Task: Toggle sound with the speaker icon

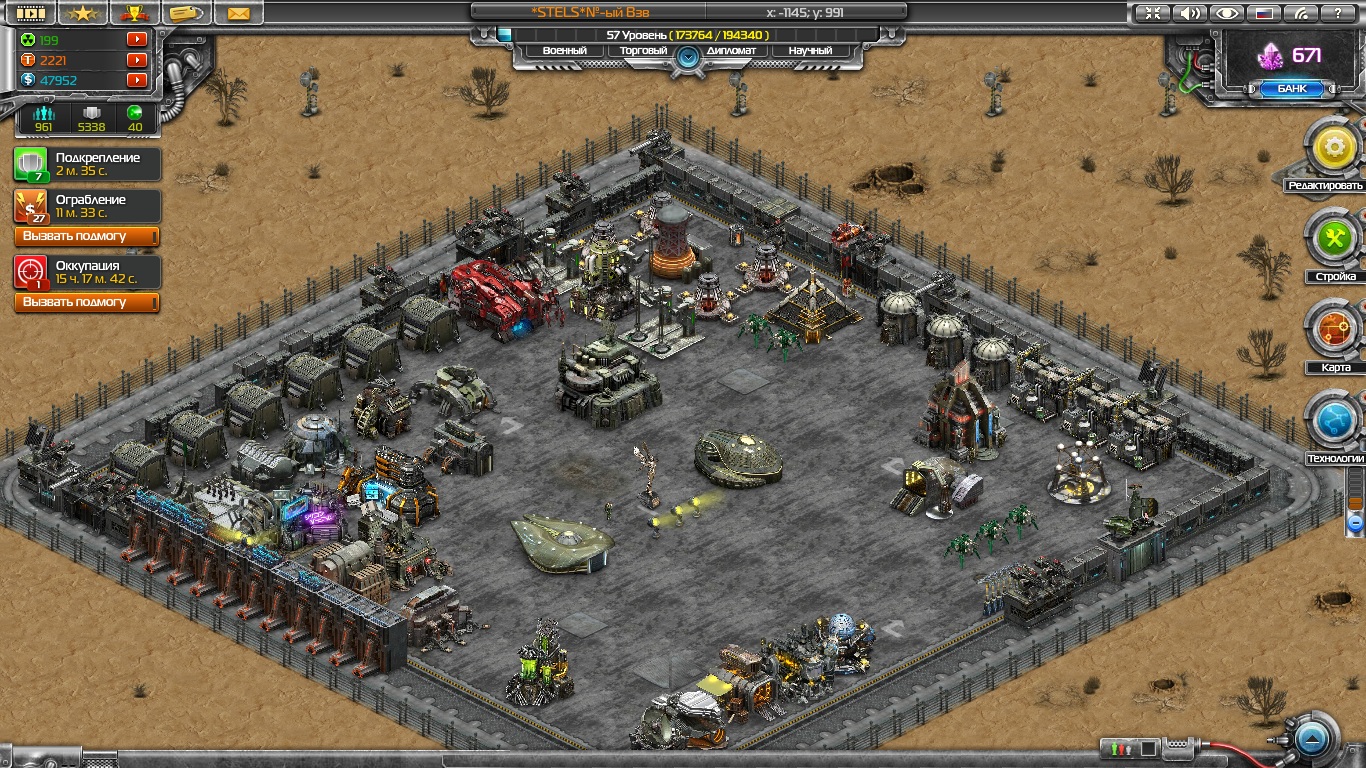Action: pos(1189,13)
